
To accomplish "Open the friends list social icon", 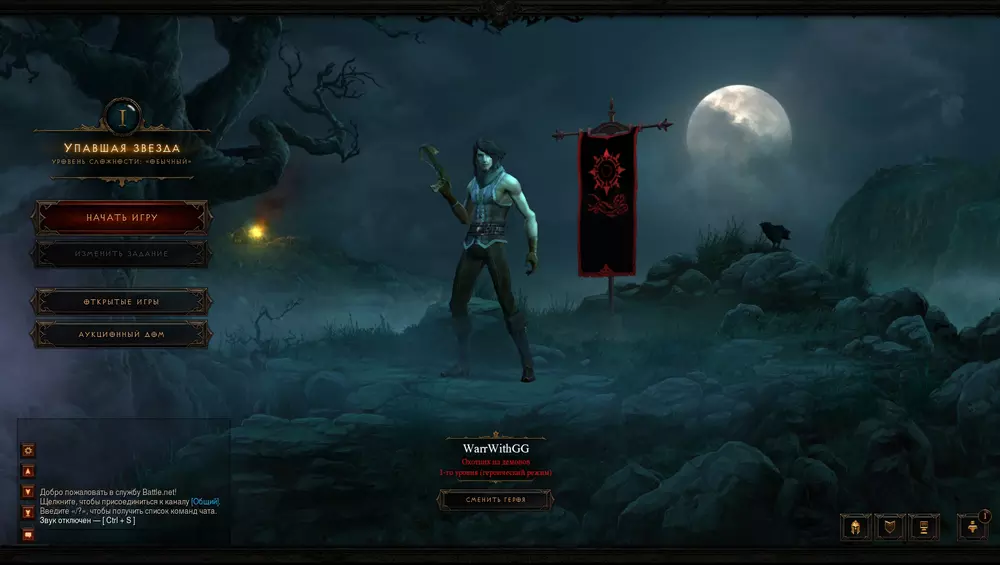I will [972, 527].
